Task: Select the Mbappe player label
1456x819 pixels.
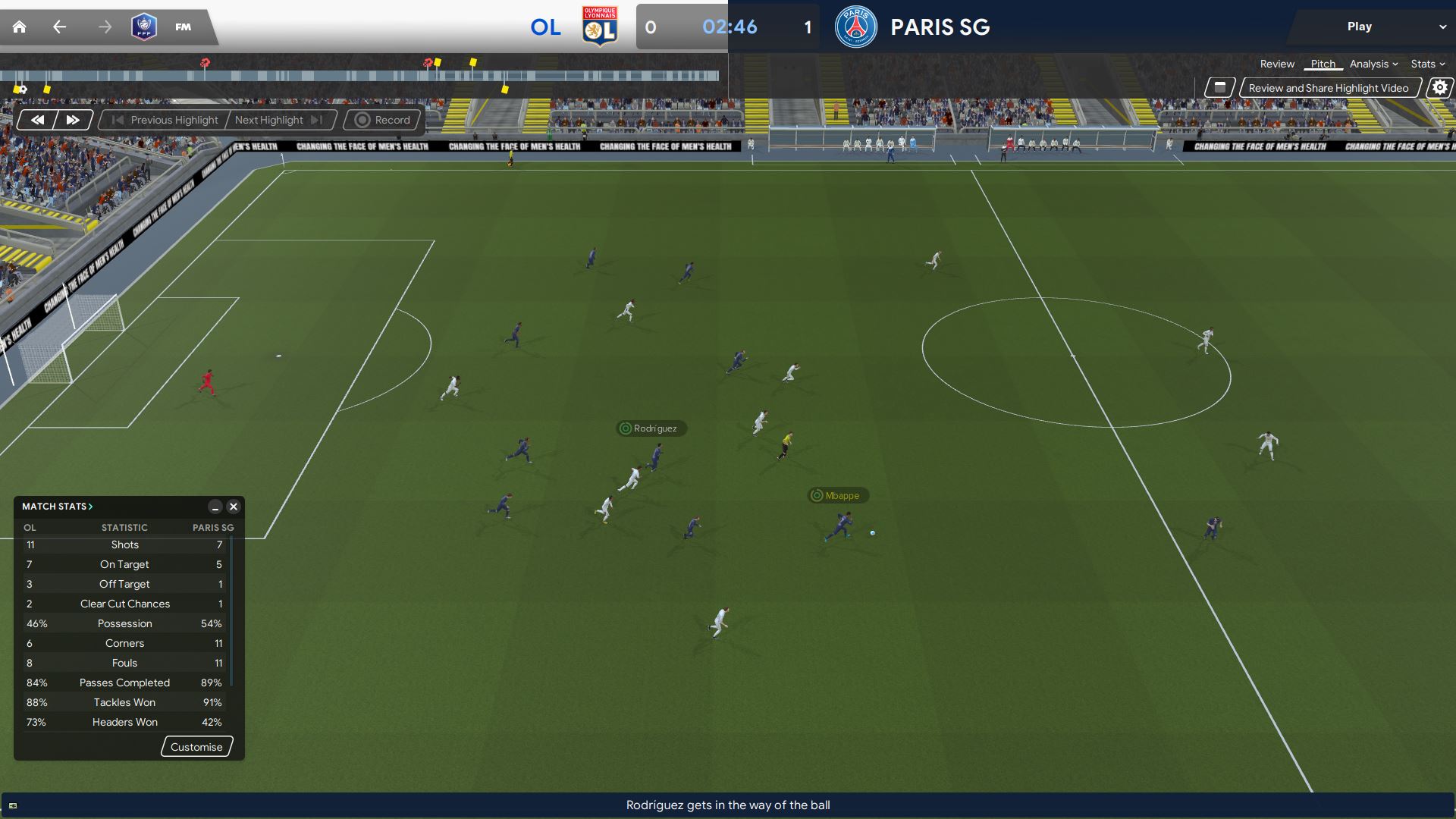Action: click(x=838, y=496)
